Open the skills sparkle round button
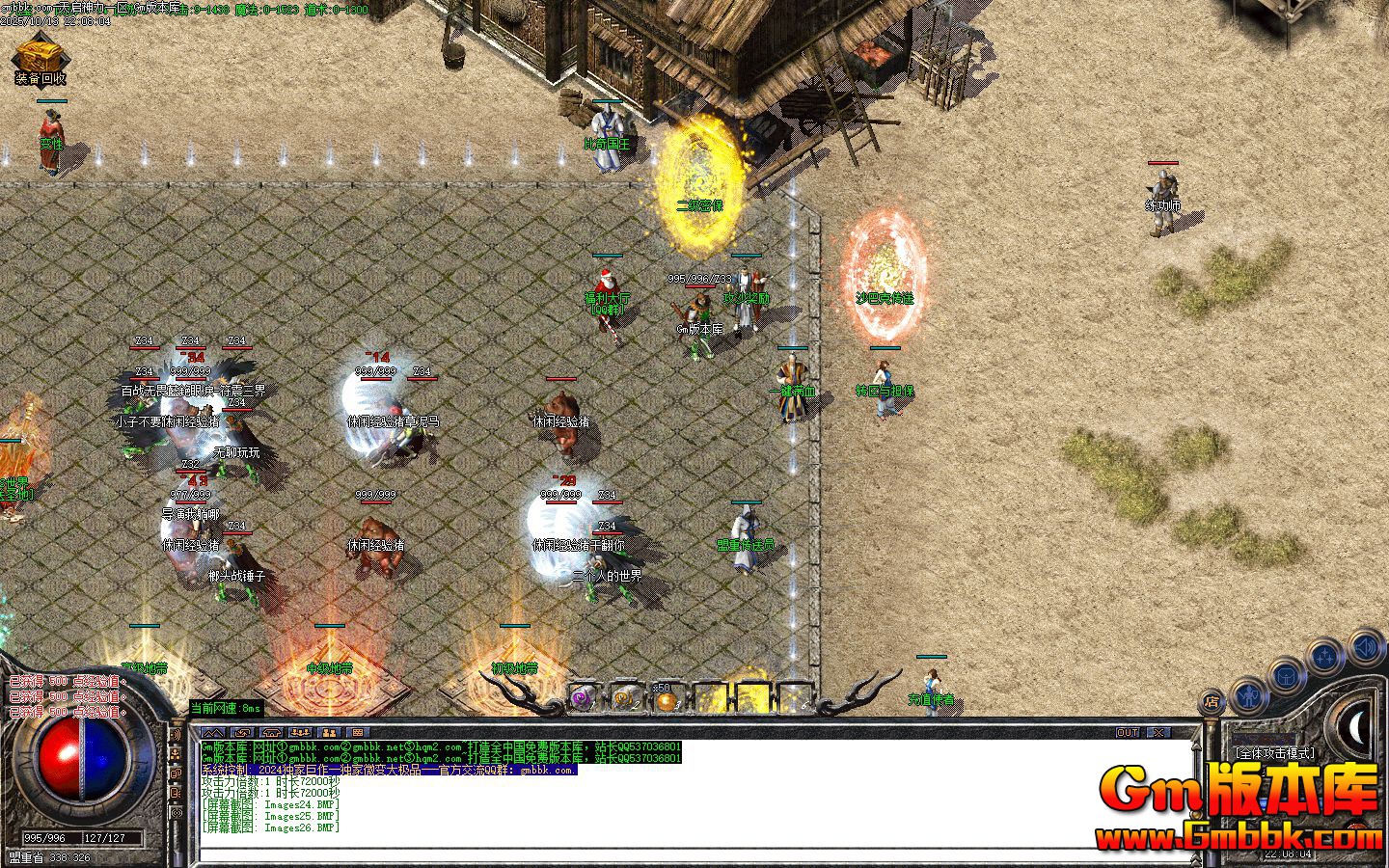The image size is (1389, 868). tap(1326, 658)
